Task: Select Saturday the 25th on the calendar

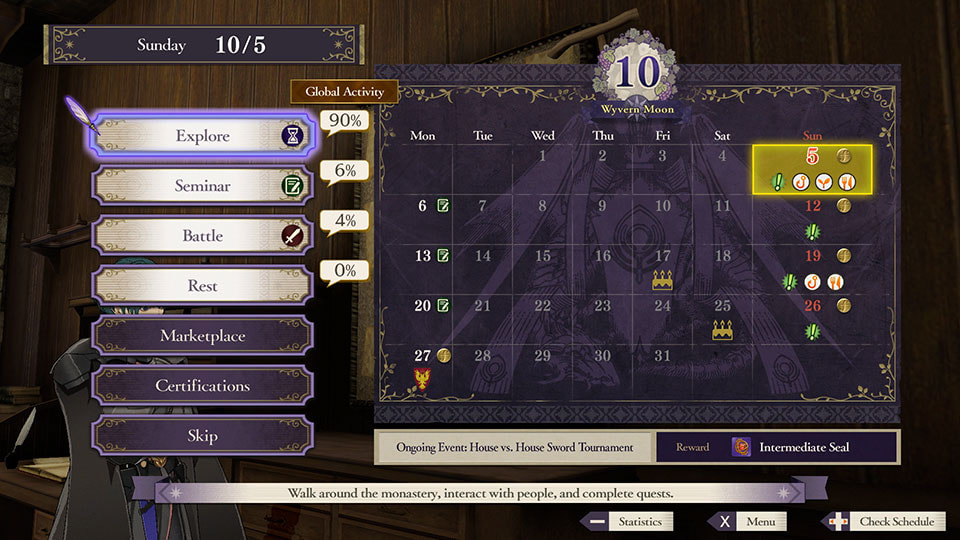Action: click(722, 318)
